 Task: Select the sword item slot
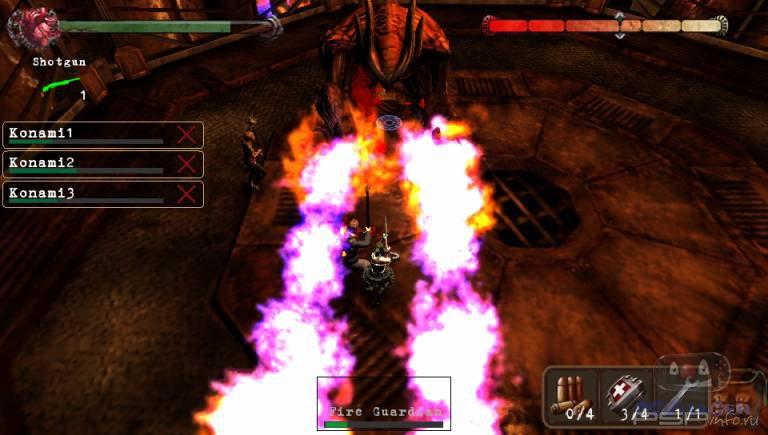click(x=687, y=393)
